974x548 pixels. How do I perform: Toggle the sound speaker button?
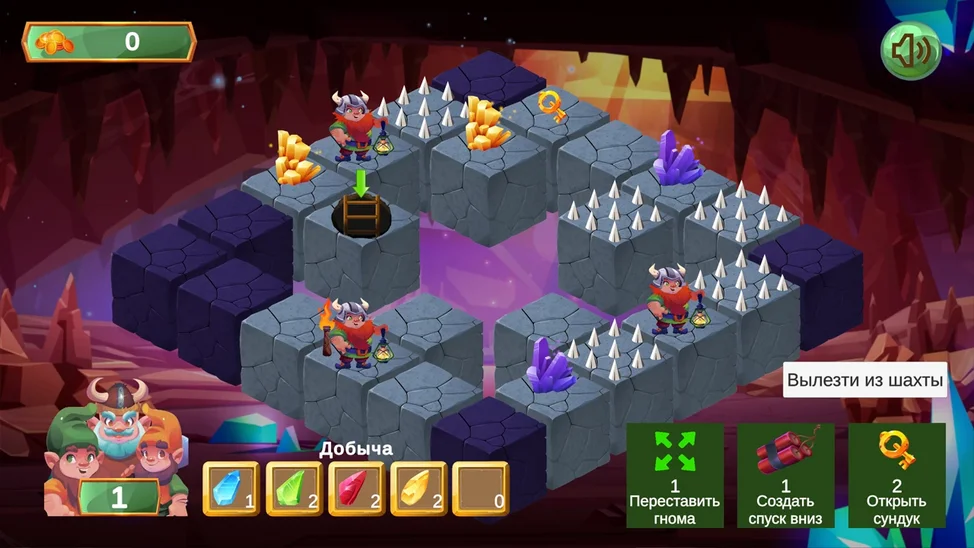point(910,51)
